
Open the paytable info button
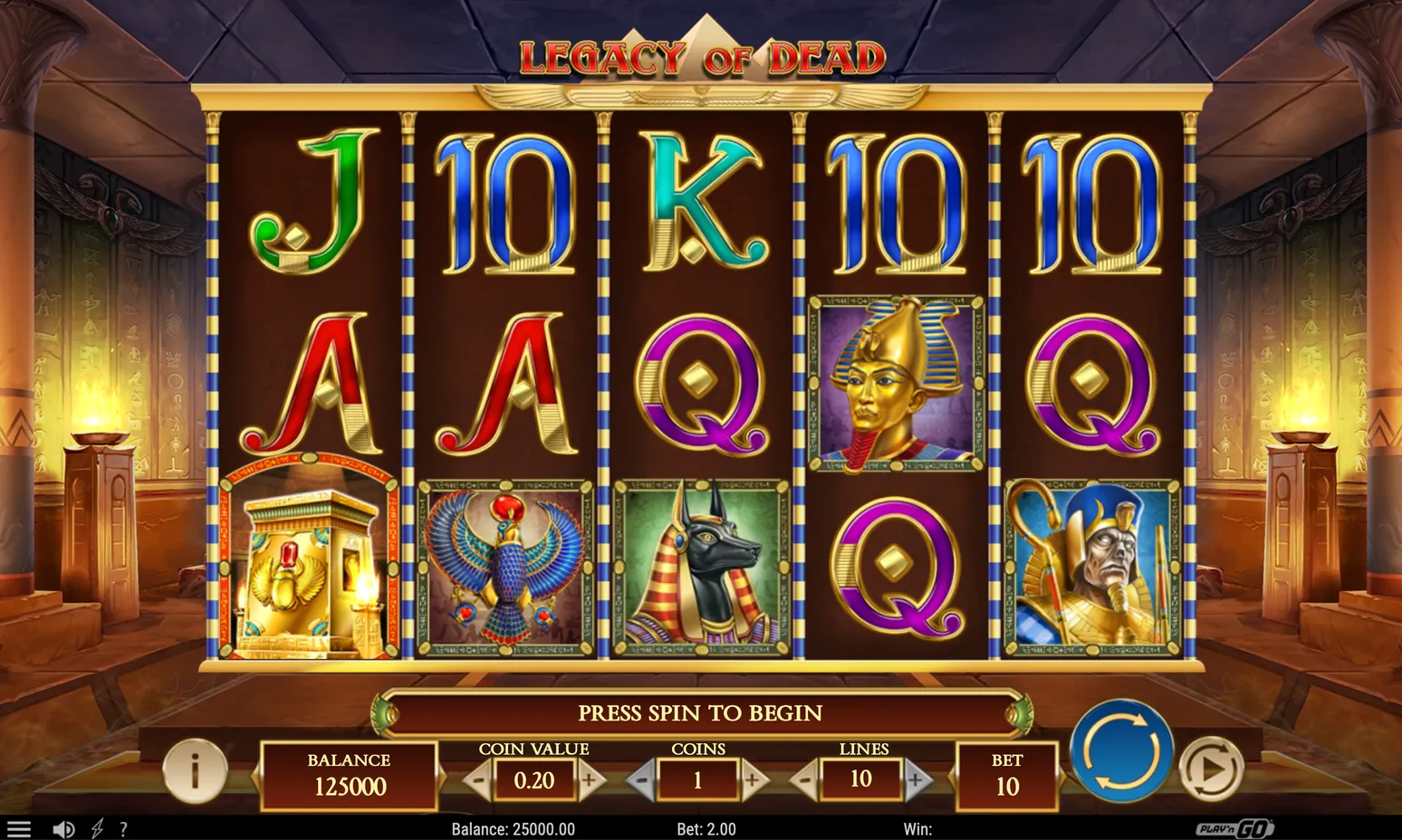[195, 770]
